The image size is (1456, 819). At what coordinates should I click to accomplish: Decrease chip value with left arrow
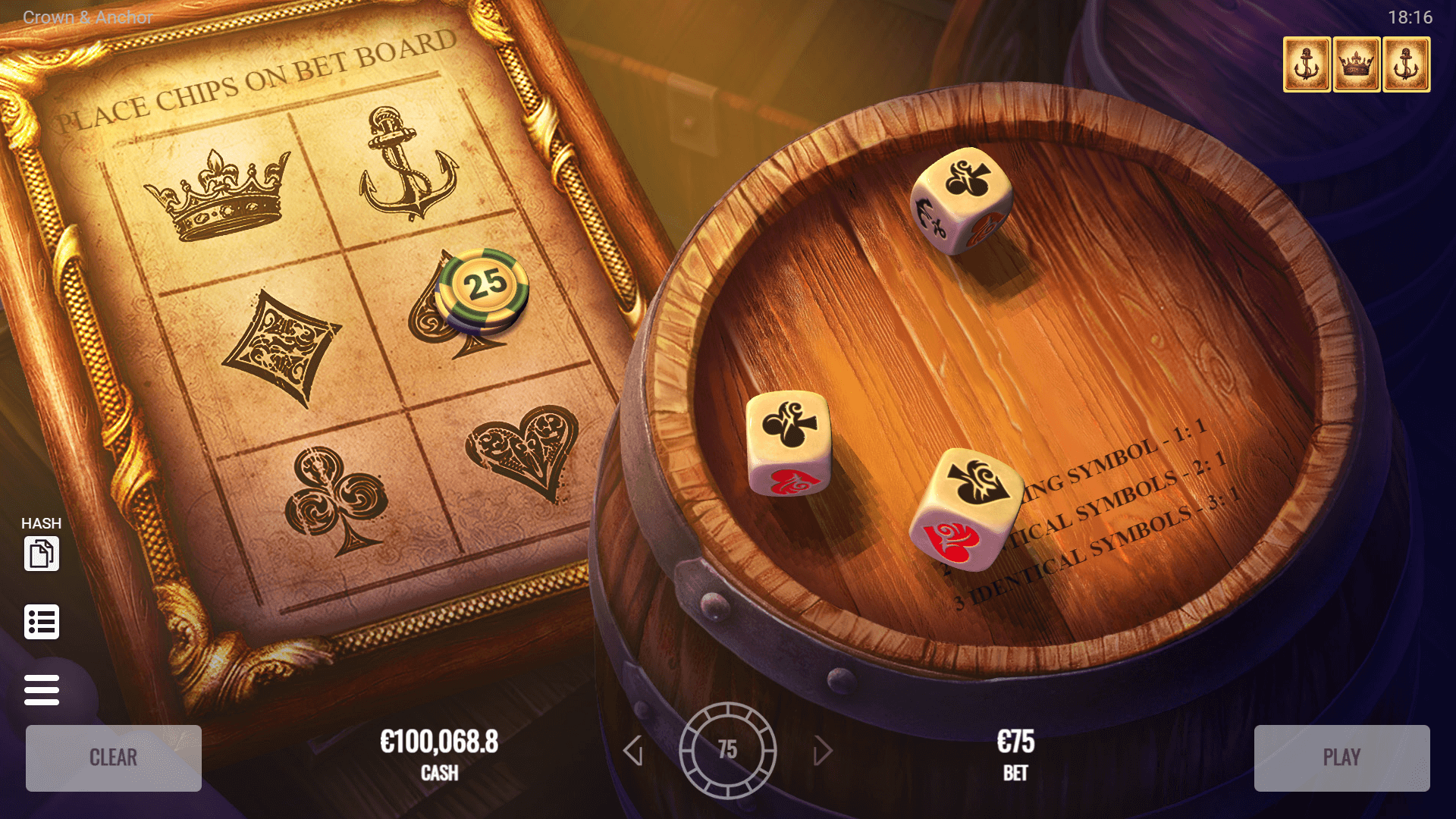(633, 751)
